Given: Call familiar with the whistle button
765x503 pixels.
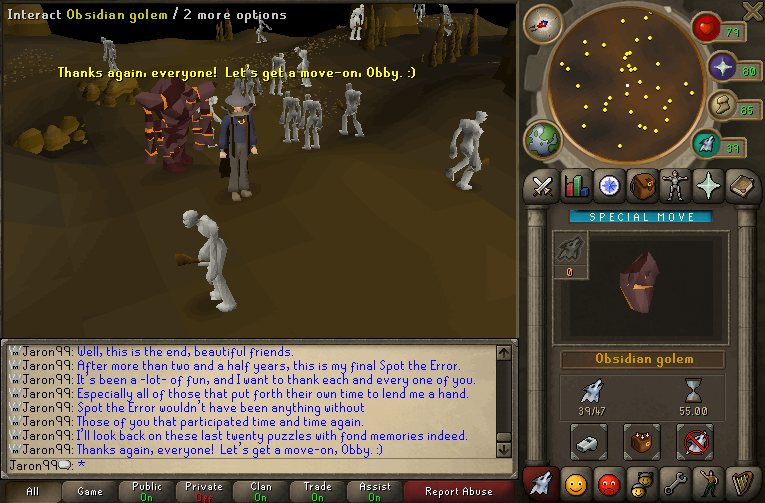Looking at the screenshot, I should pos(588,440).
